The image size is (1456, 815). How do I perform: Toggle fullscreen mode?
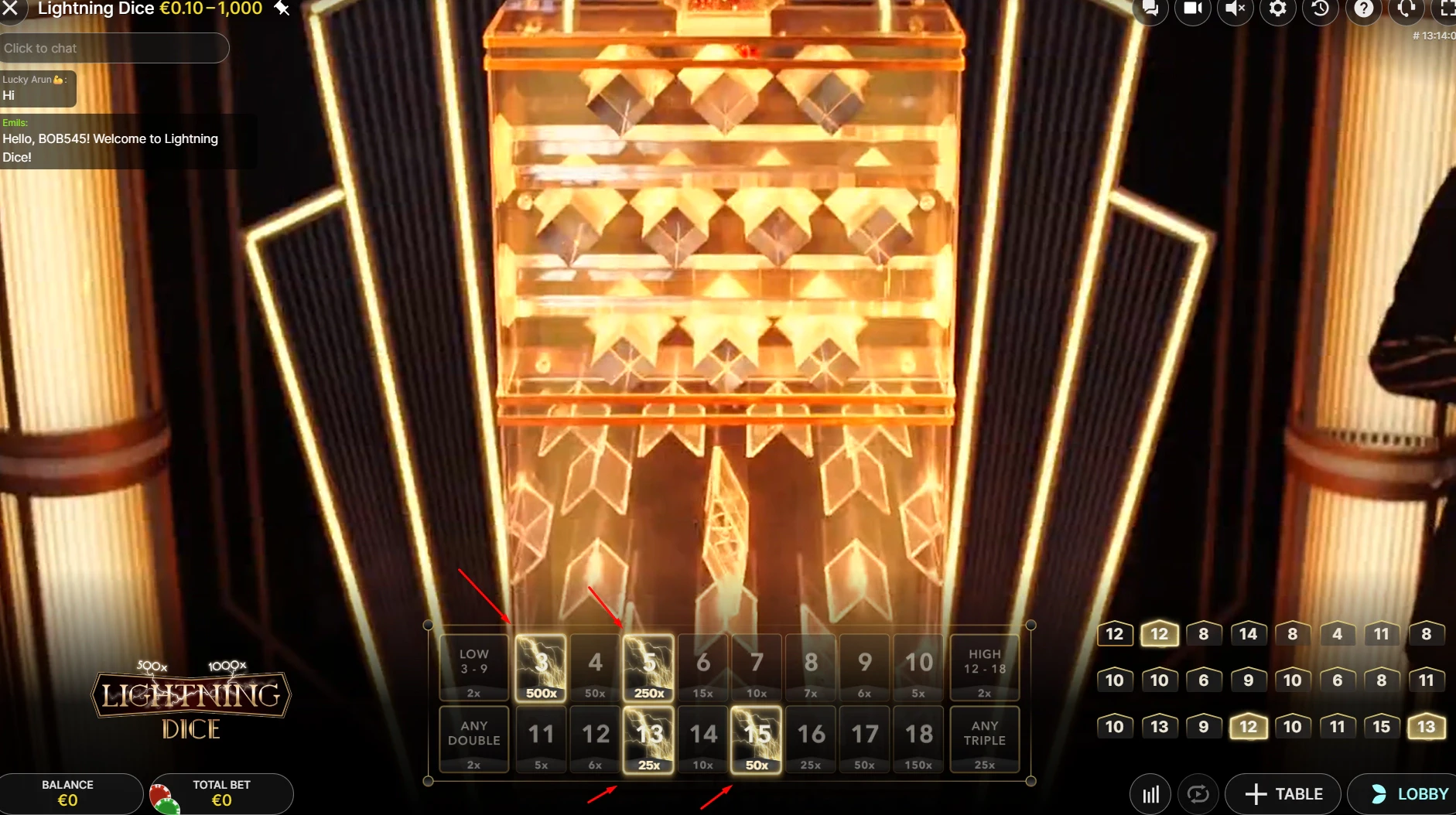click(x=1449, y=11)
